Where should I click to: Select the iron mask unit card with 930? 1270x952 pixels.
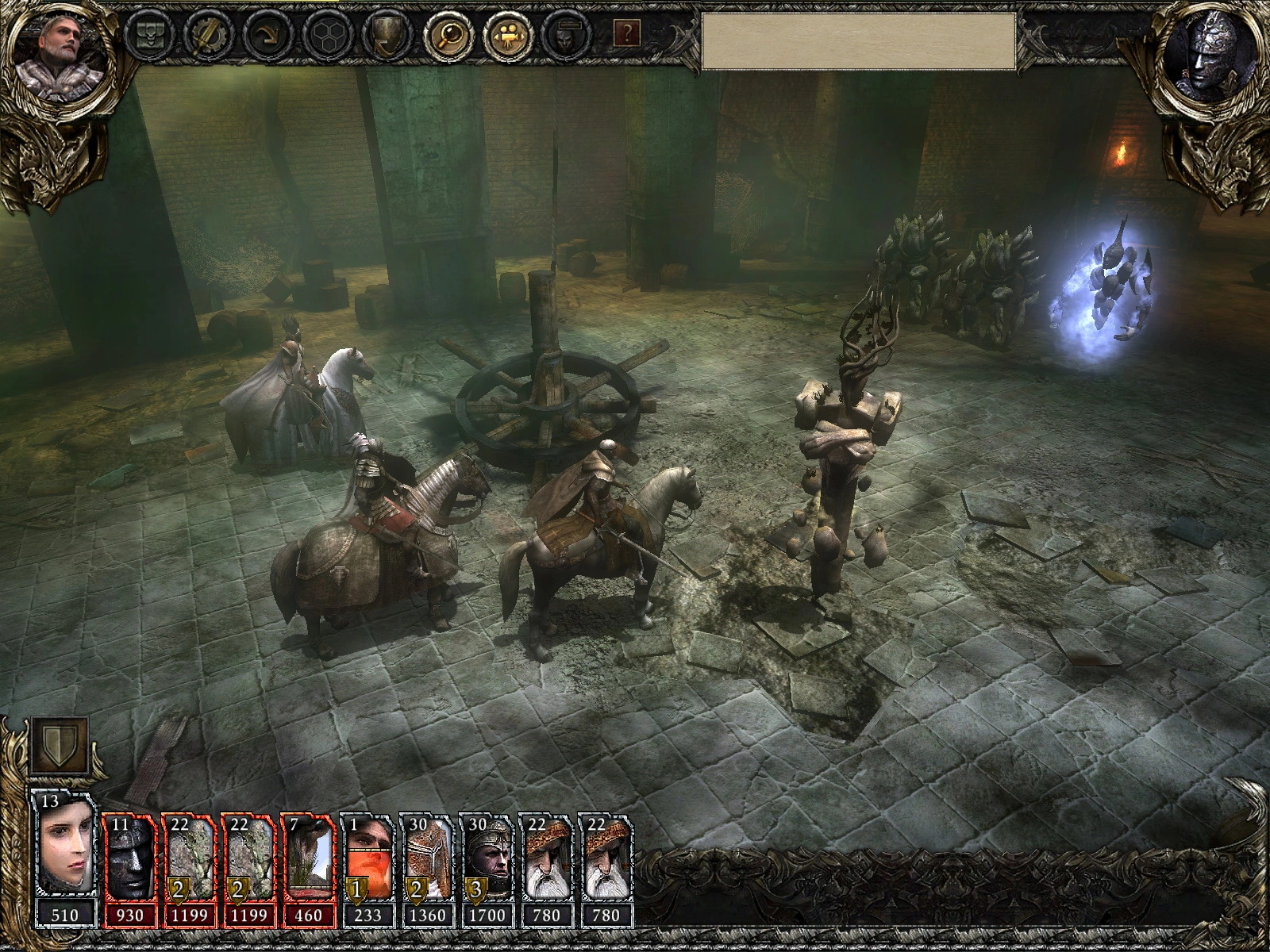129,857
